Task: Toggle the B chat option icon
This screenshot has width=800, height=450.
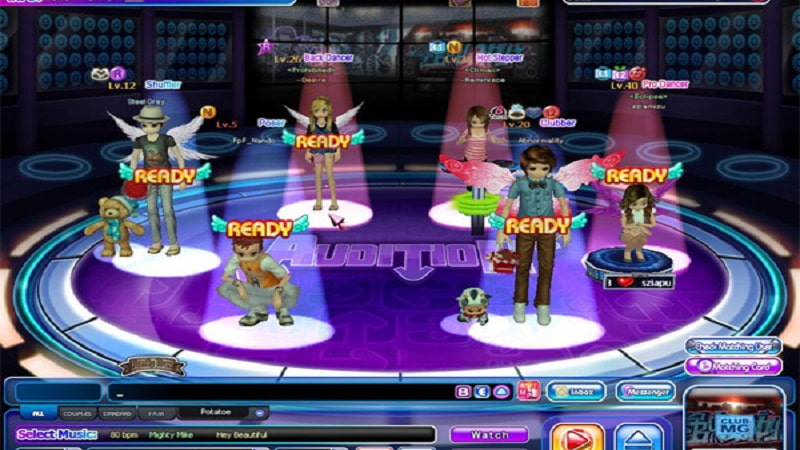Action: [463, 392]
